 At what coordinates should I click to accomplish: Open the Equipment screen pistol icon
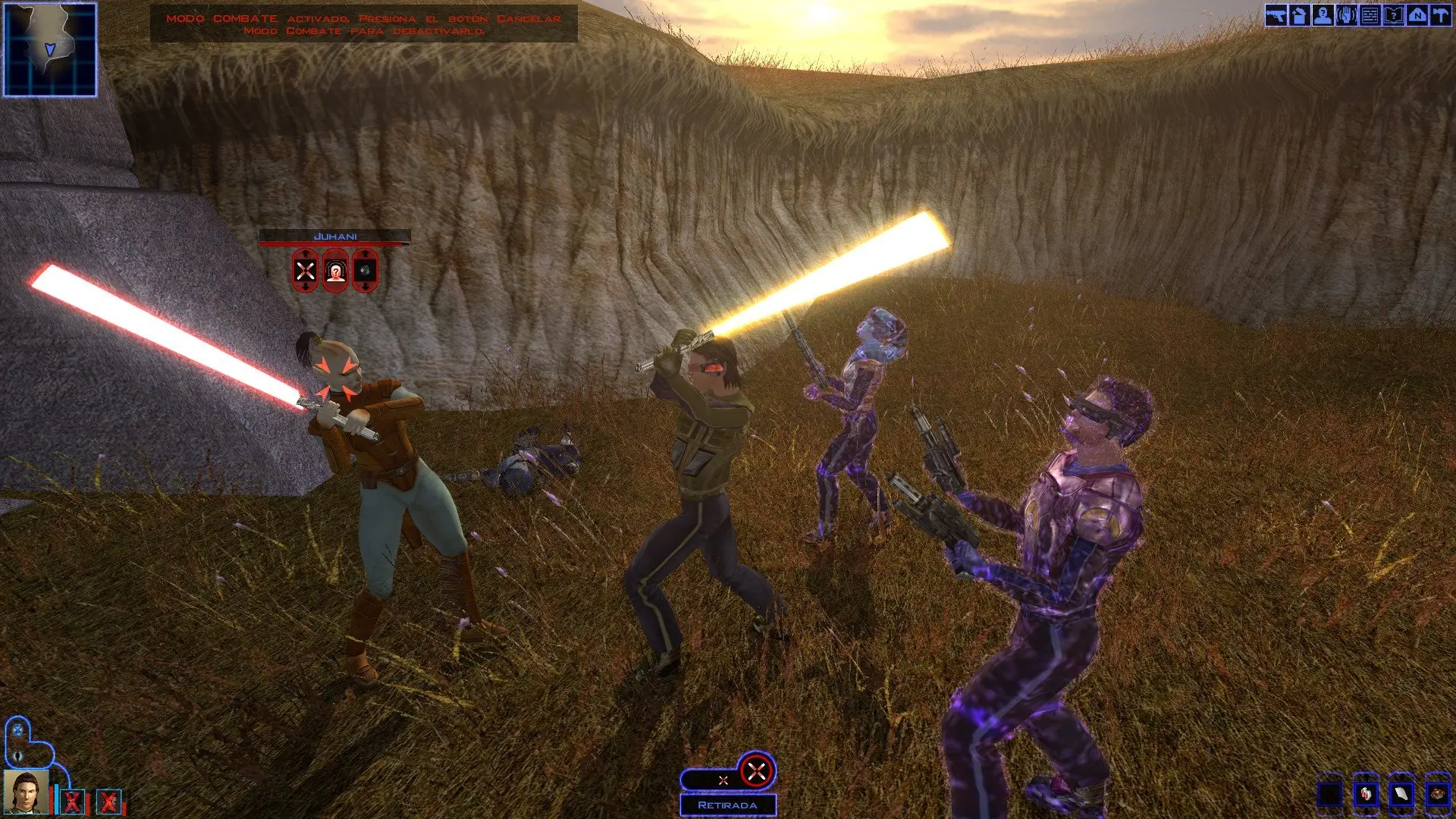coord(1276,16)
